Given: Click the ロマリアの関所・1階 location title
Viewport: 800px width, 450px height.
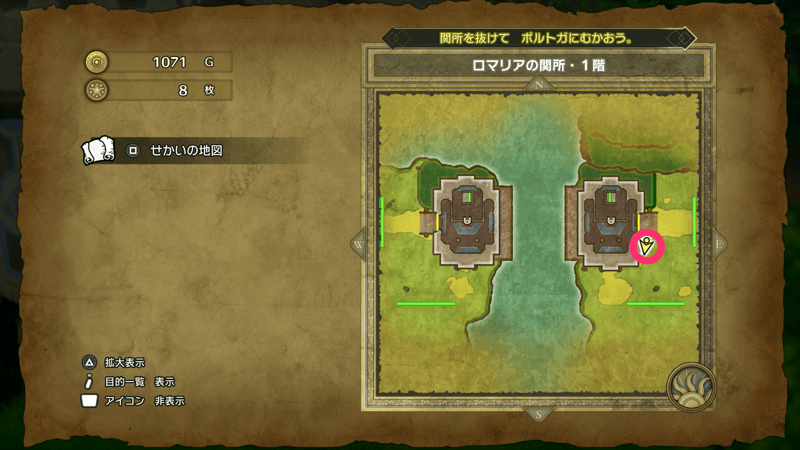Looking at the screenshot, I should (539, 65).
